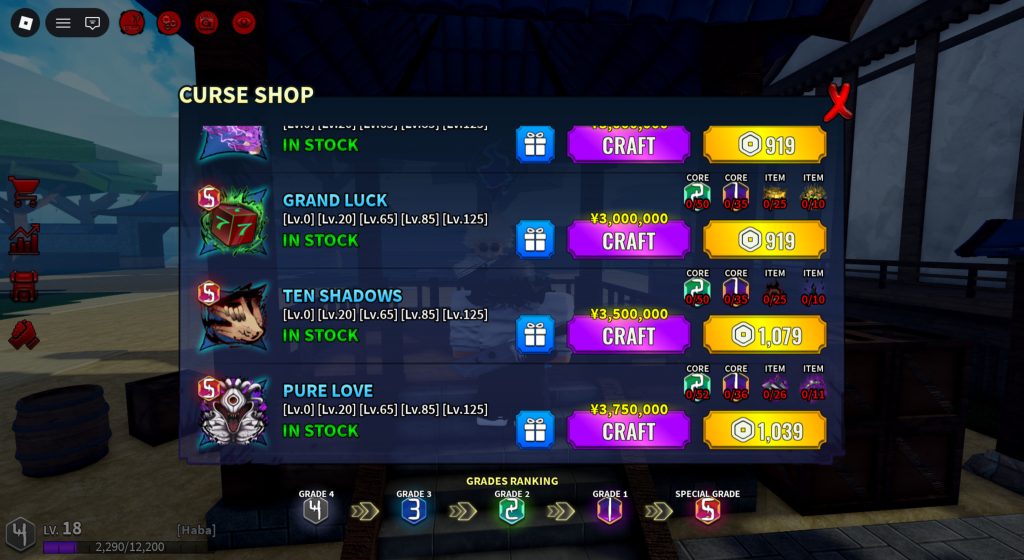The height and width of the screenshot is (560, 1024).
Task: Open the stats chart side icon
Action: (24, 239)
